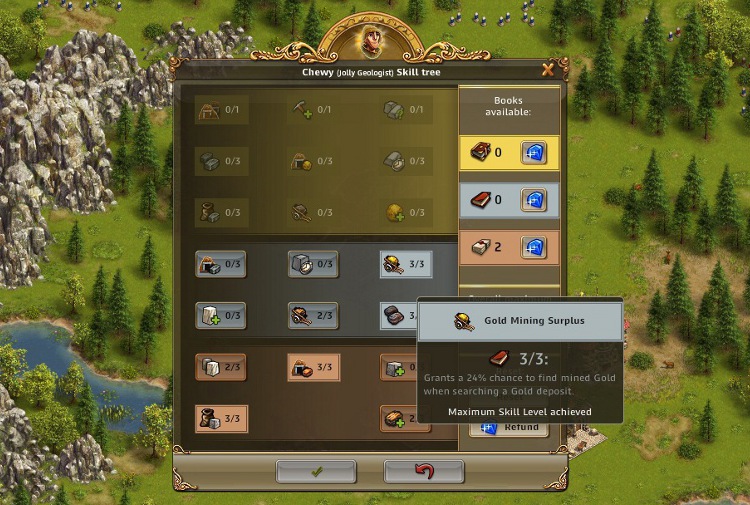Click the red undo arrow button
This screenshot has width=750, height=505.
click(424, 472)
